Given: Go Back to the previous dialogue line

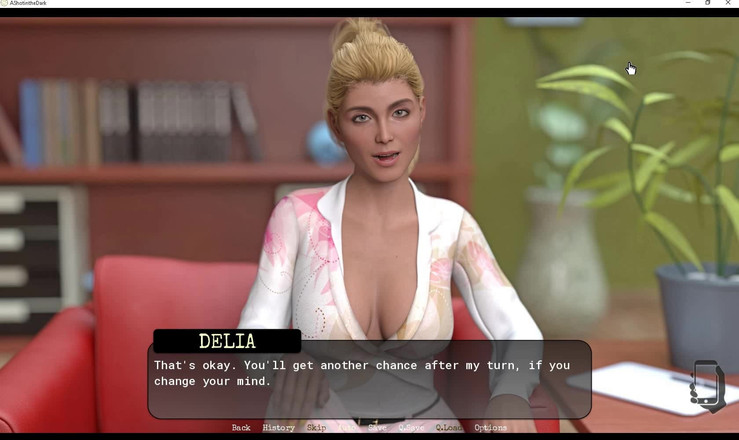Looking at the screenshot, I should [x=241, y=428].
